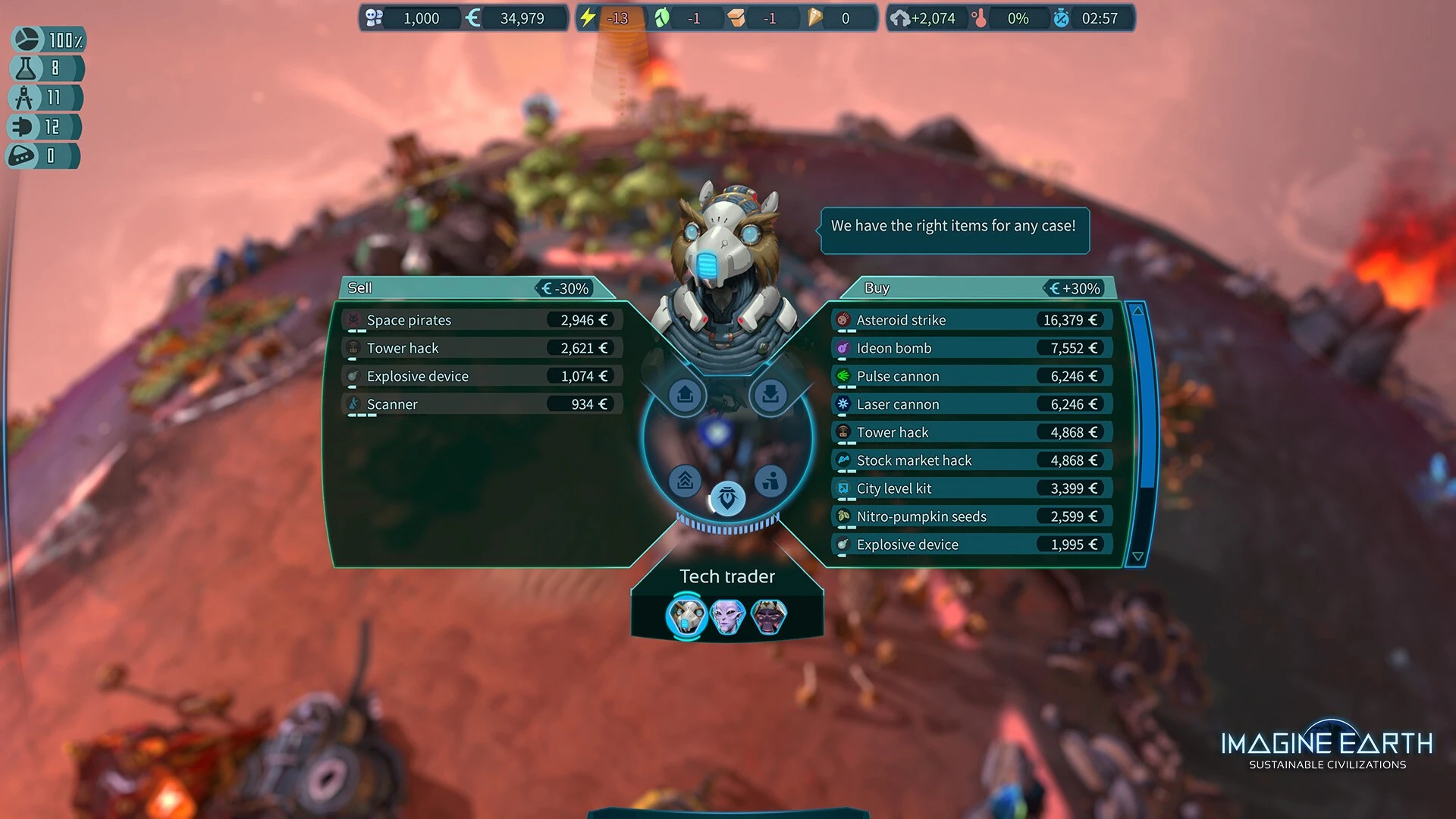
Task: Choose Explosive device in Sell list
Action: point(482,376)
